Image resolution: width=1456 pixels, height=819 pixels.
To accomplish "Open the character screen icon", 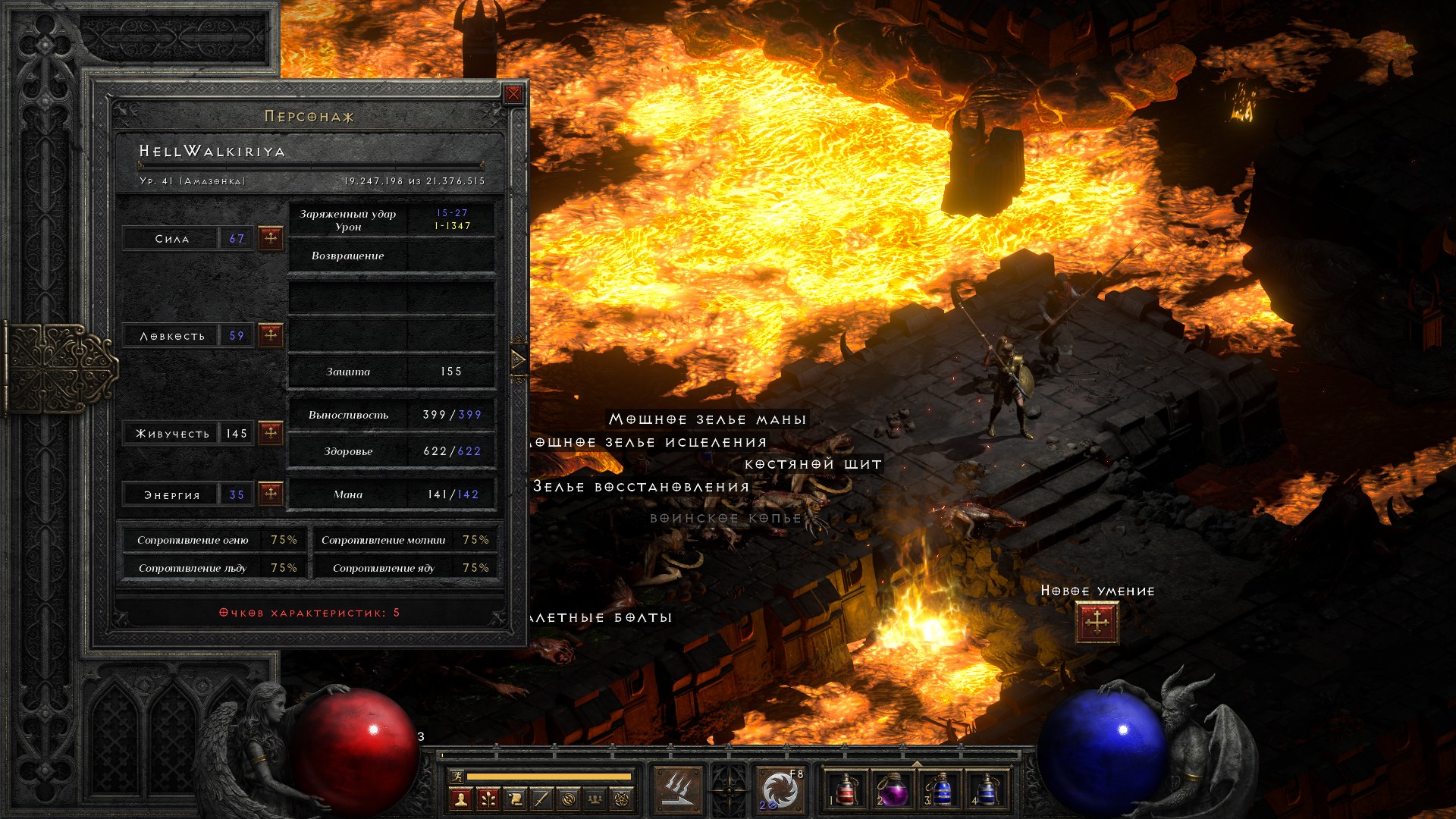I will [460, 799].
